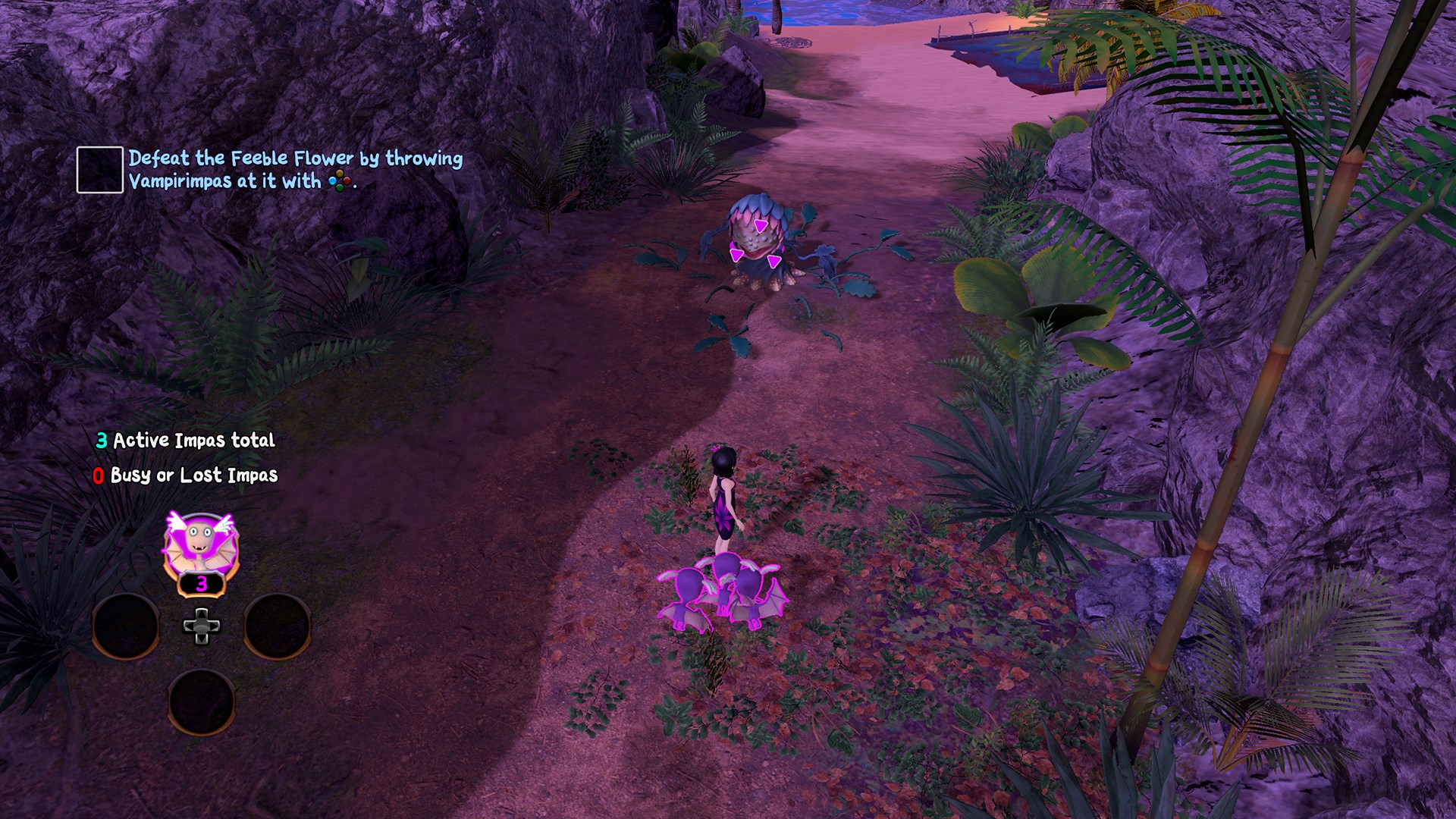Click the pink target marker right of the Feeble Flower
The height and width of the screenshot is (819, 1456).
pyautogui.click(x=775, y=261)
